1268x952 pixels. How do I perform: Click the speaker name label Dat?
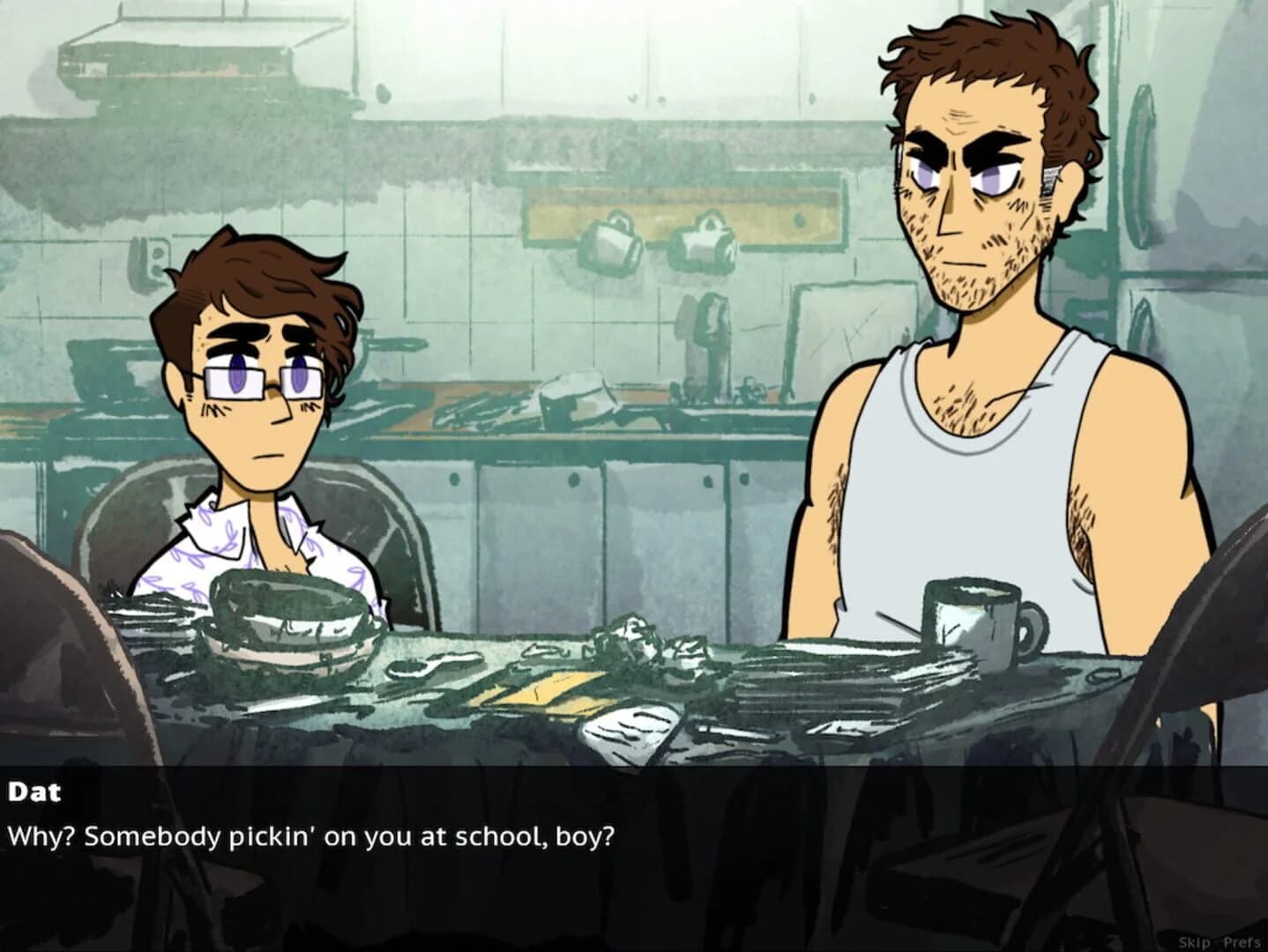point(36,792)
